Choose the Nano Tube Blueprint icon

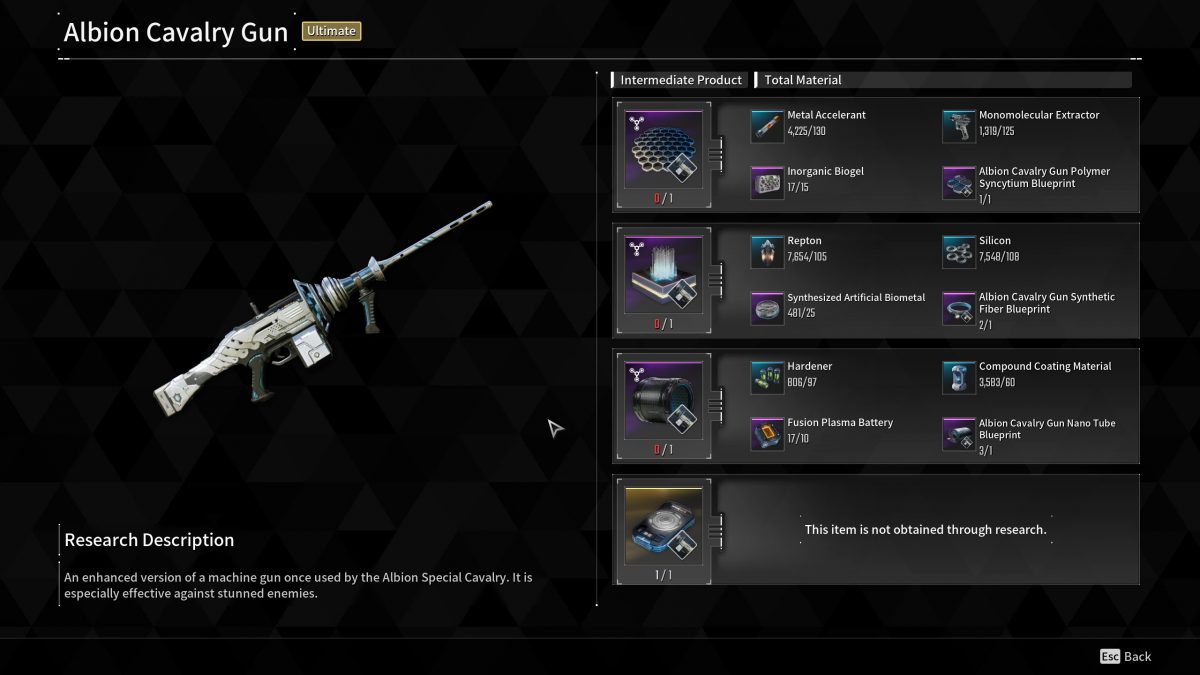click(x=959, y=433)
